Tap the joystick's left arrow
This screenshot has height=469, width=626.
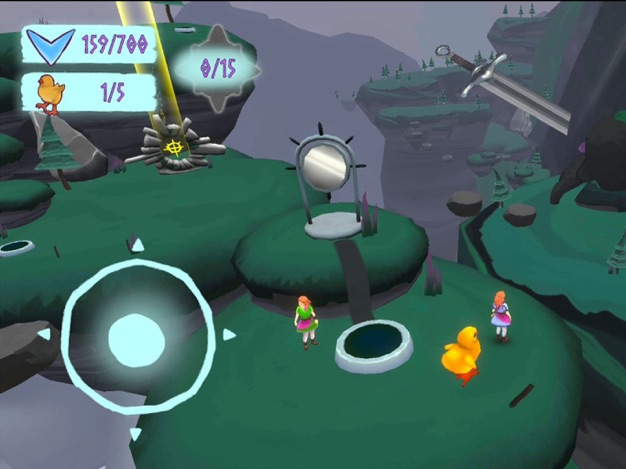click(x=44, y=334)
